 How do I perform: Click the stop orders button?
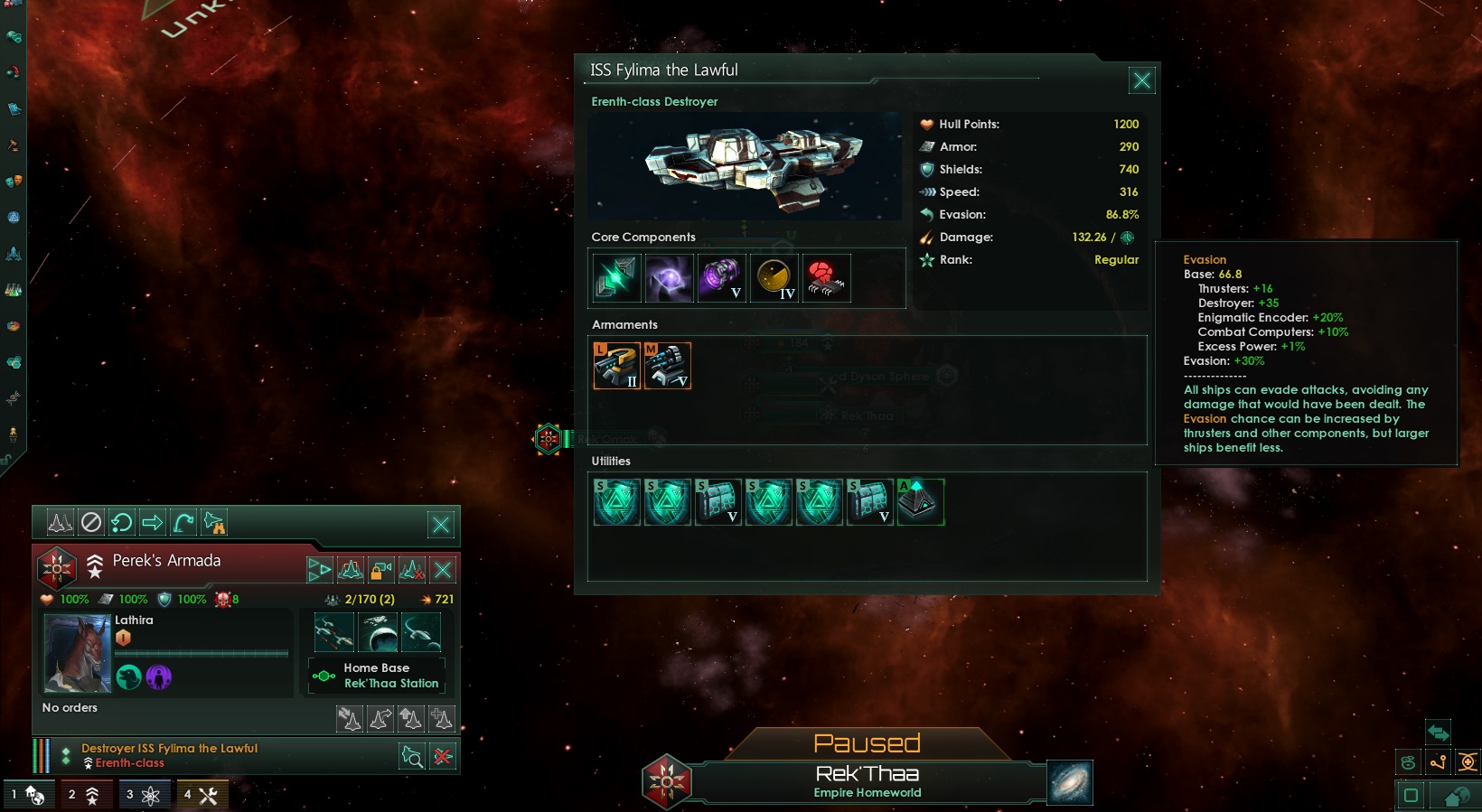point(91,522)
